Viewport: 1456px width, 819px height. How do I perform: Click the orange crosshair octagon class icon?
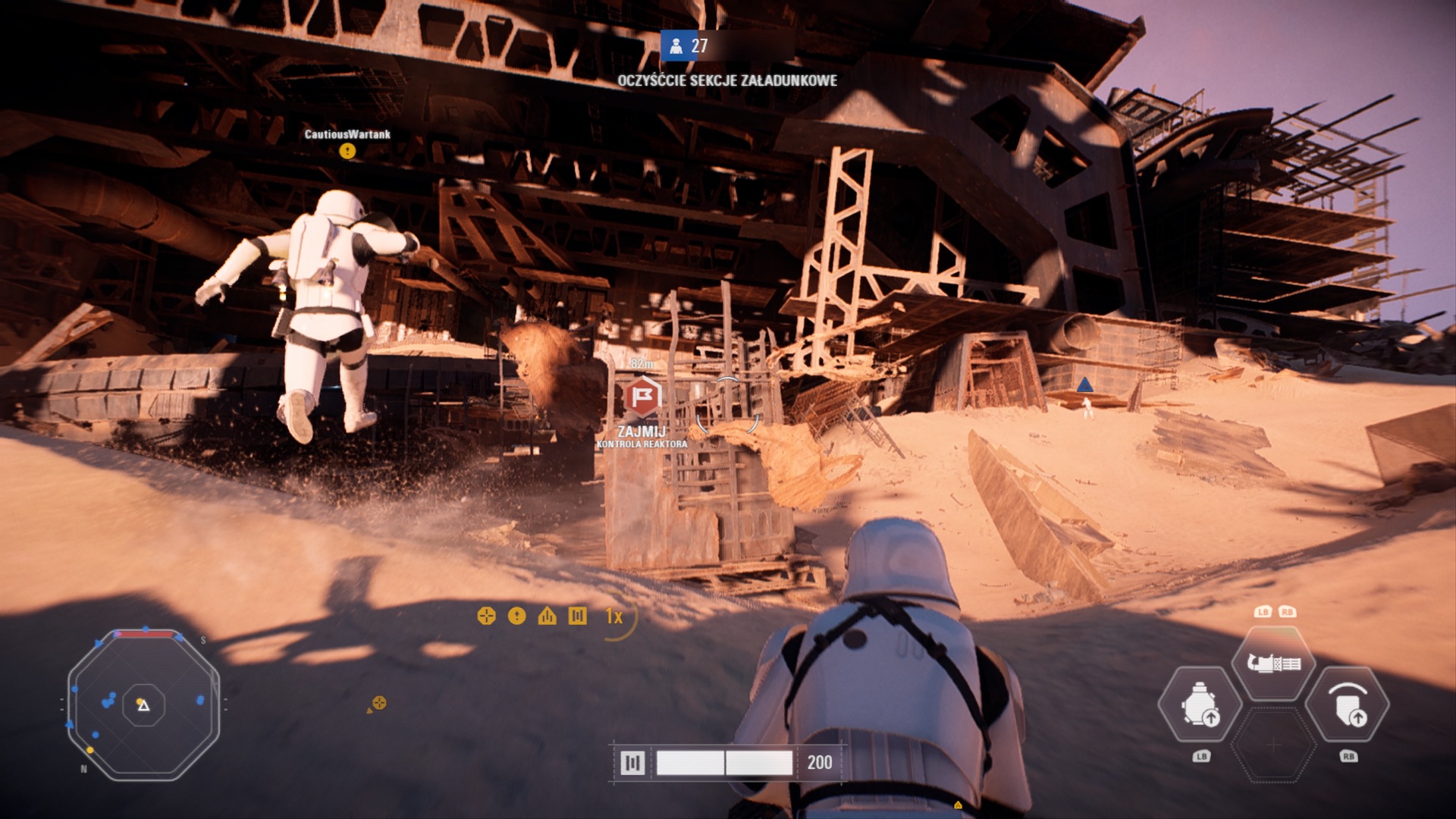point(486,616)
